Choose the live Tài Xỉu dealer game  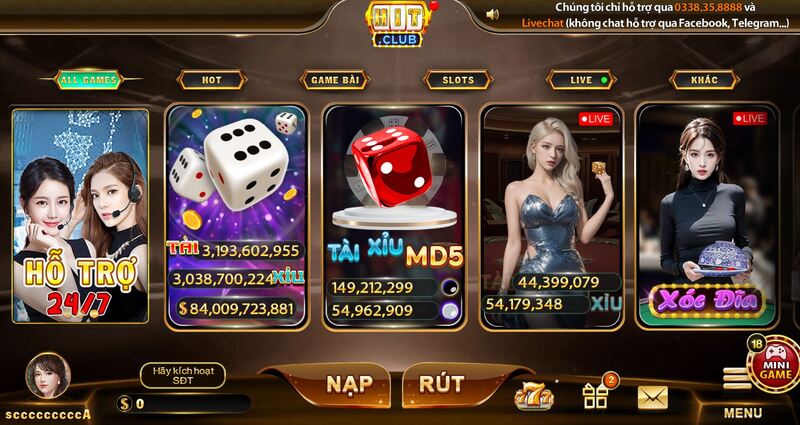tap(552, 215)
